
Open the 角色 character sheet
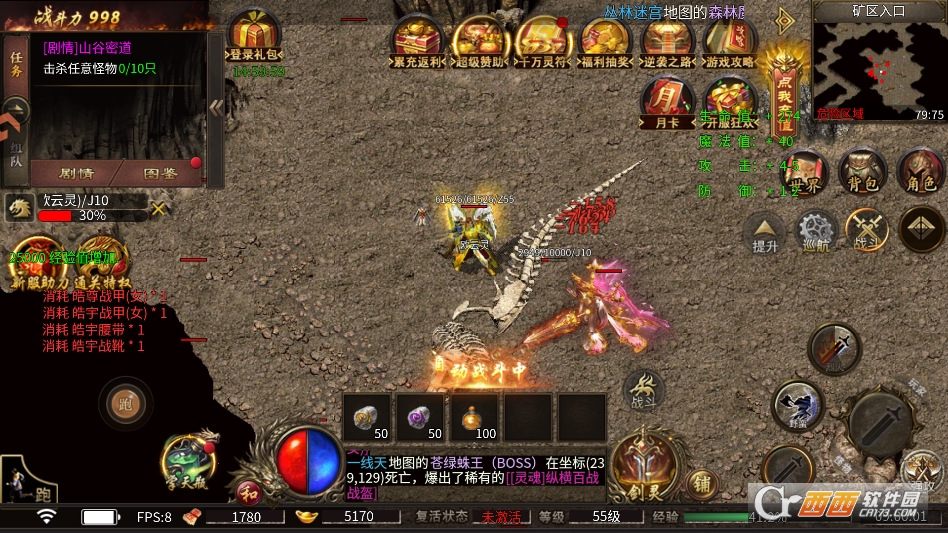pos(919,172)
